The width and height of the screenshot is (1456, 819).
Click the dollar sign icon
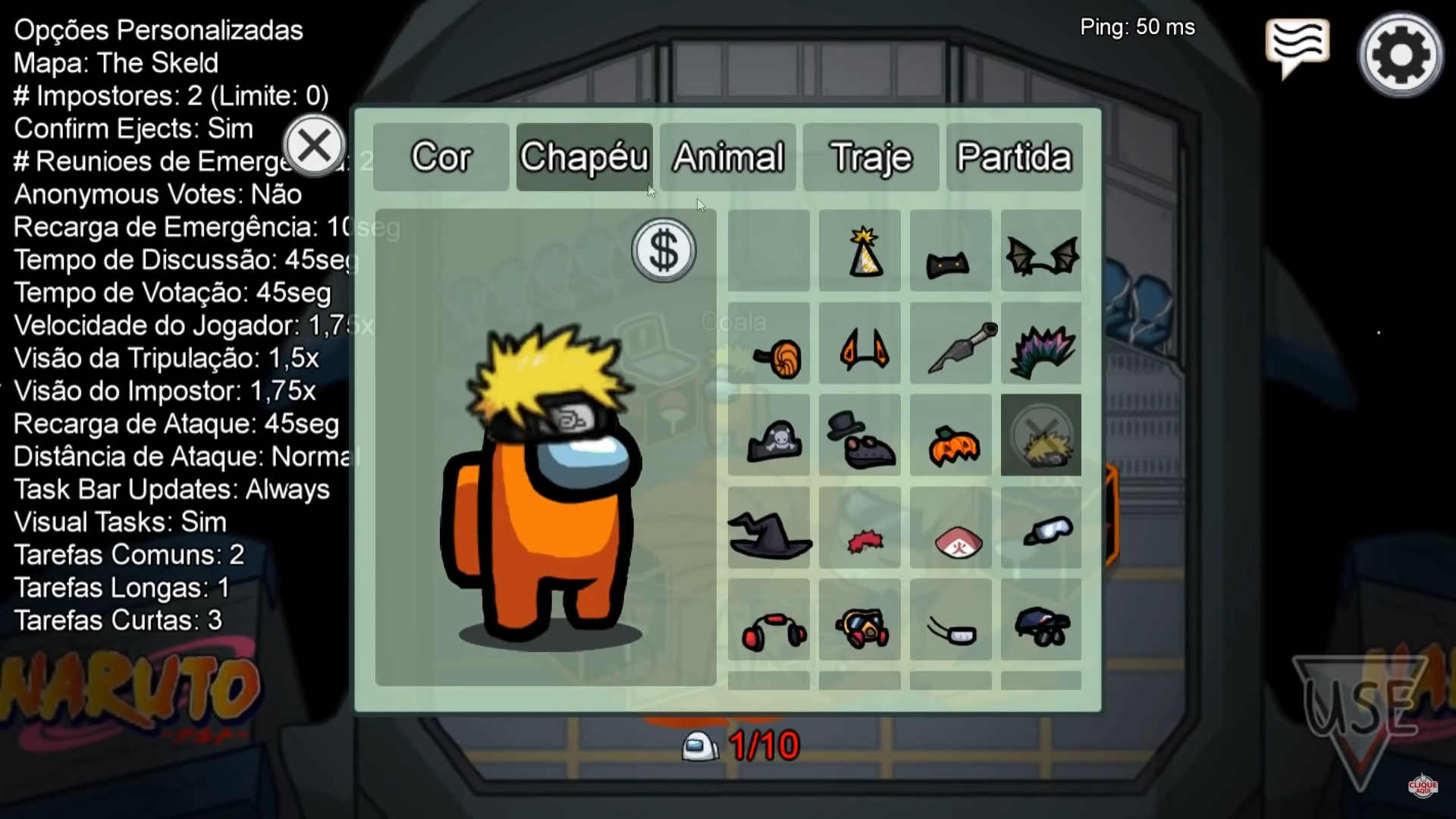(x=664, y=250)
